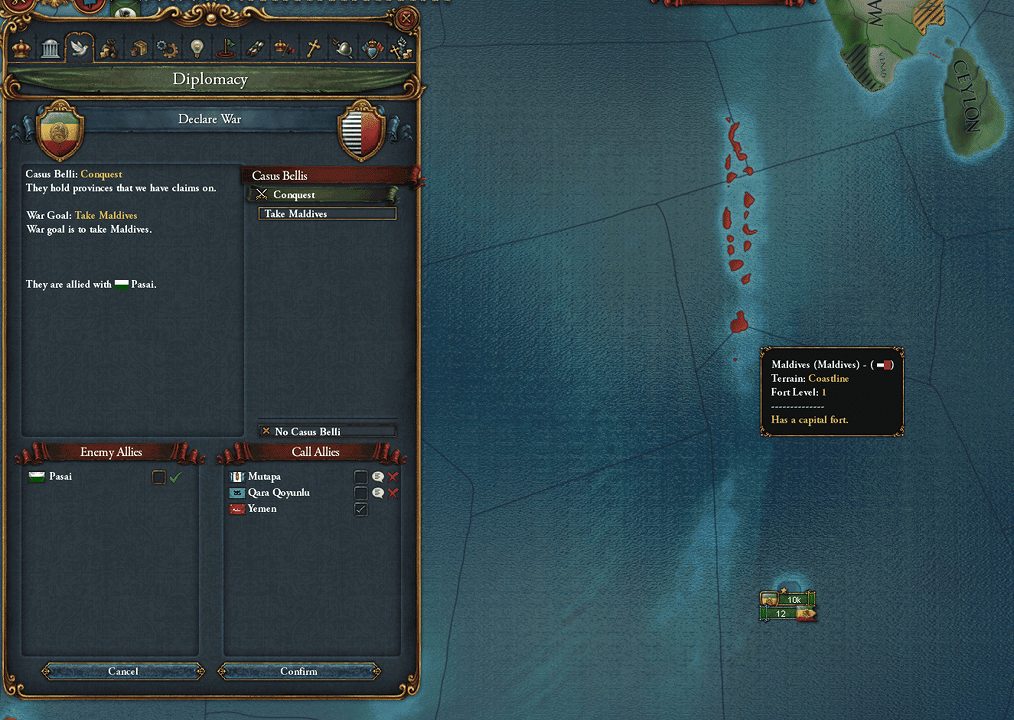Switch to the Trade crates tab
Screen dimensions: 1014x720
pos(138,47)
